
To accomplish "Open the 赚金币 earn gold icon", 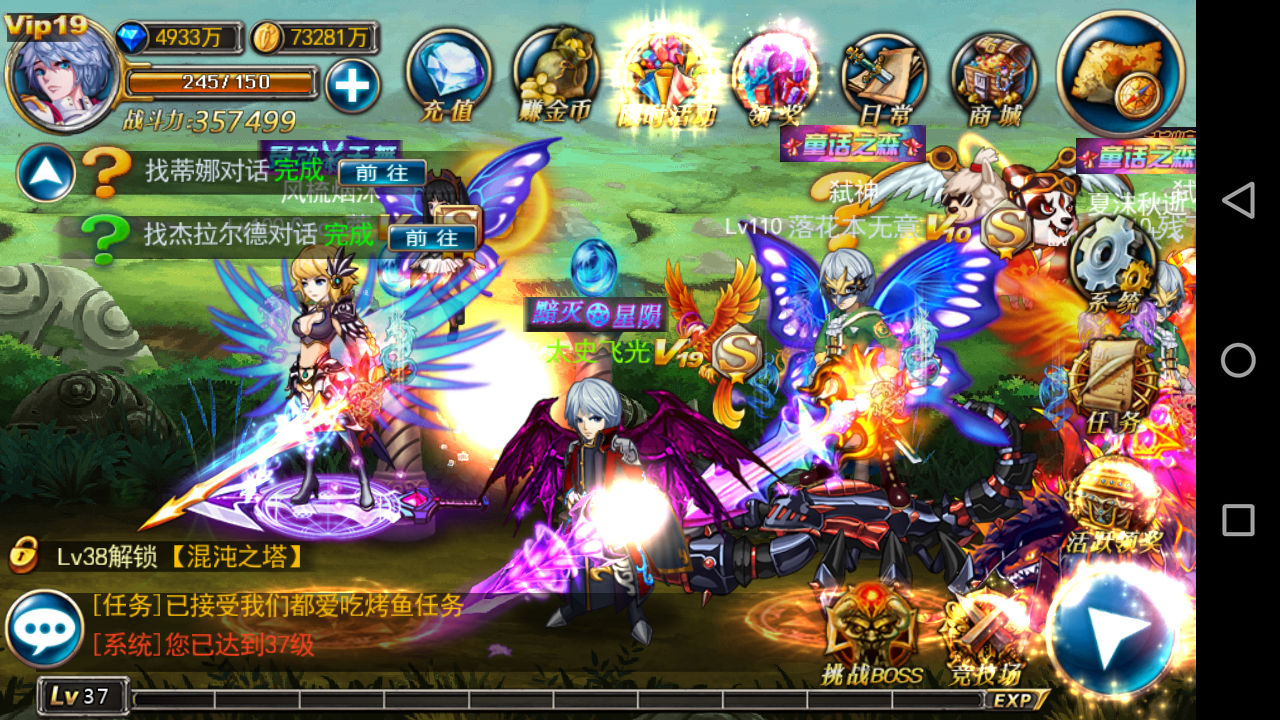I will coord(555,72).
